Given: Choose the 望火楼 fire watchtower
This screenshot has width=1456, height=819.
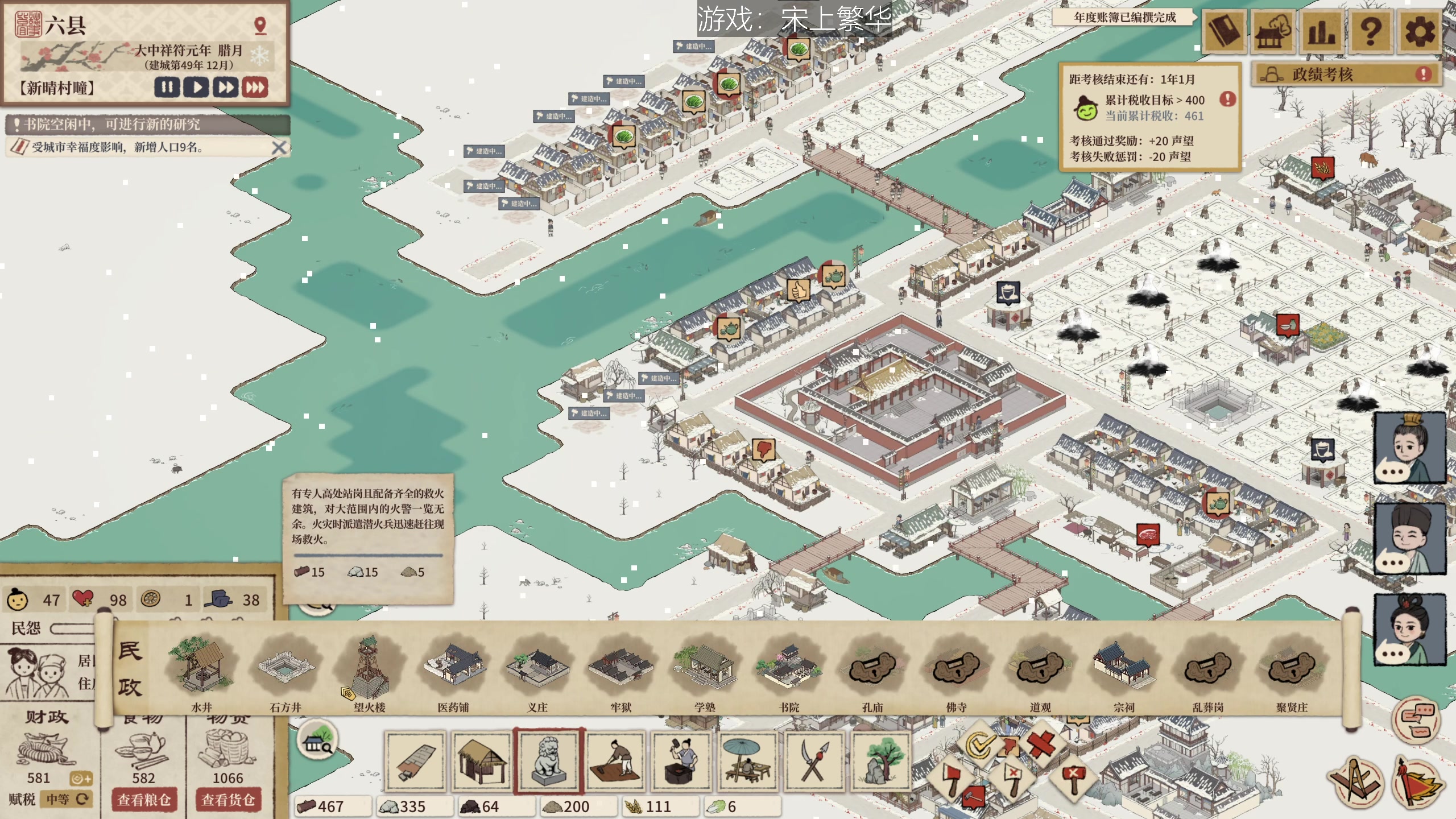Looking at the screenshot, I should point(370,671).
